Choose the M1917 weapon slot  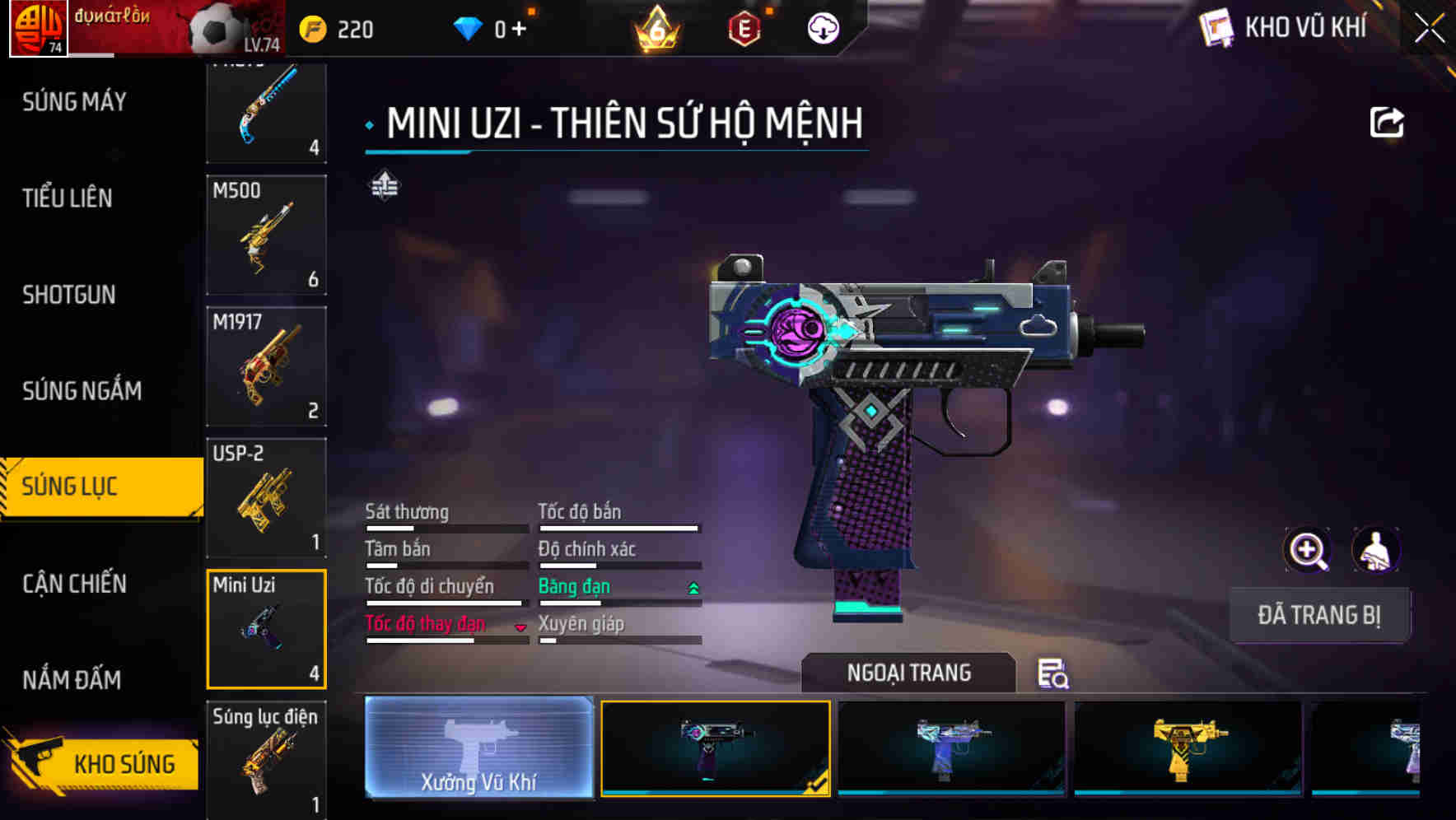click(266, 366)
